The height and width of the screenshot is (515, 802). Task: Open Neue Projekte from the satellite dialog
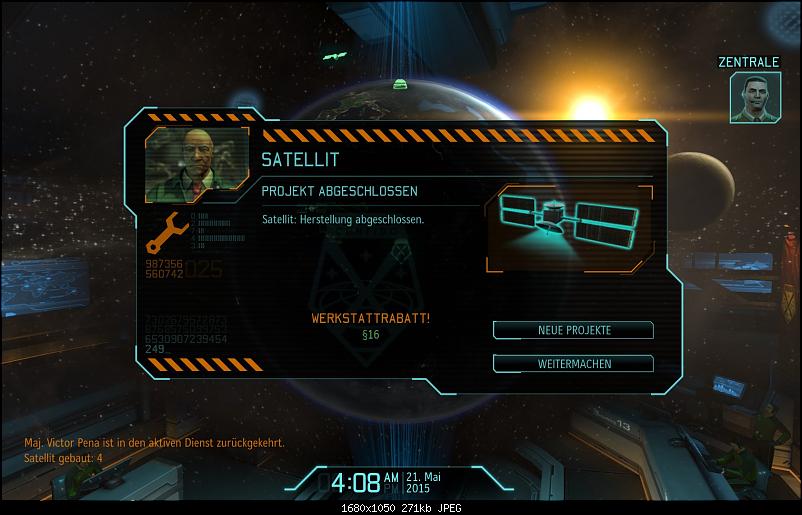(x=573, y=330)
